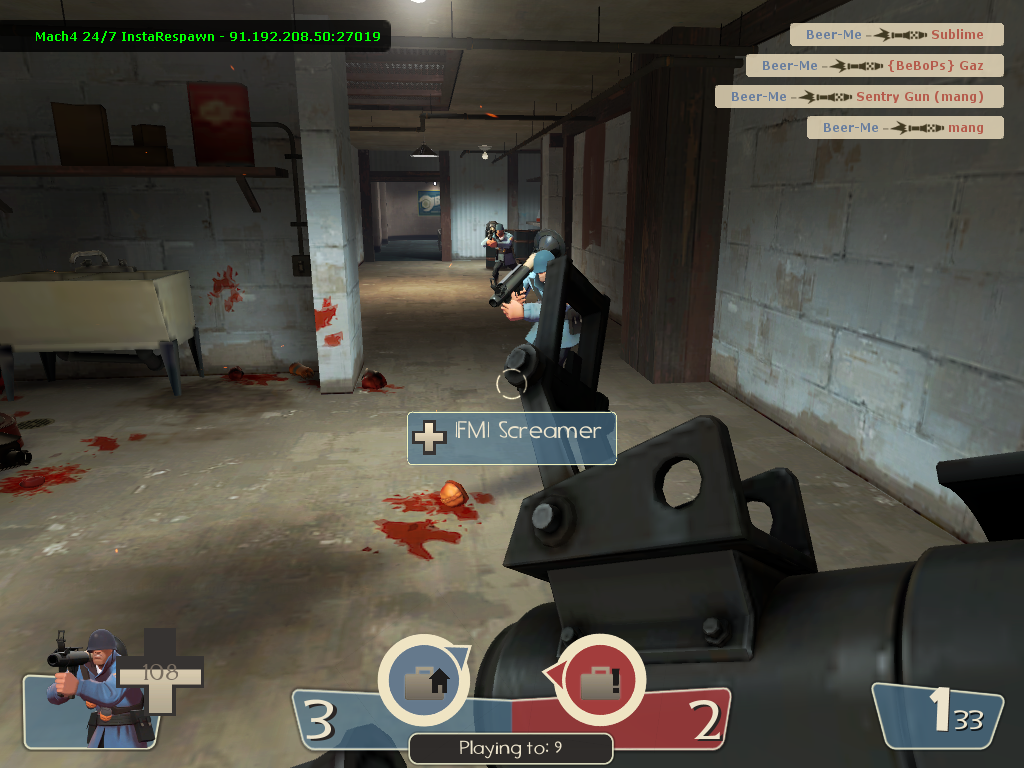Click the {BeBoPs} Gaz kill notice
This screenshot has width=1024, height=768.
873,66
